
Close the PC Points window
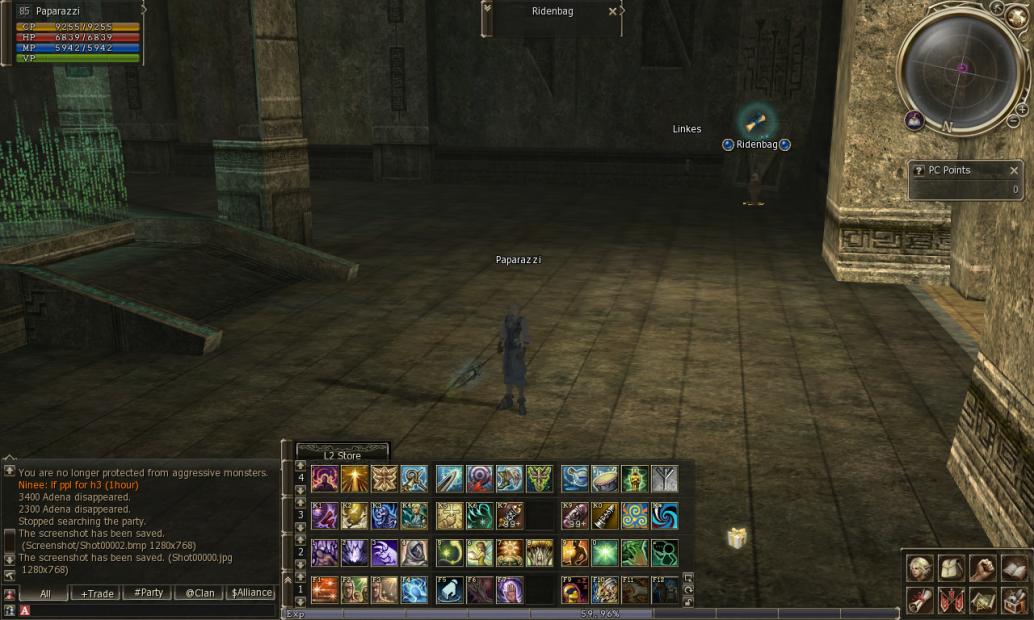(x=1013, y=170)
